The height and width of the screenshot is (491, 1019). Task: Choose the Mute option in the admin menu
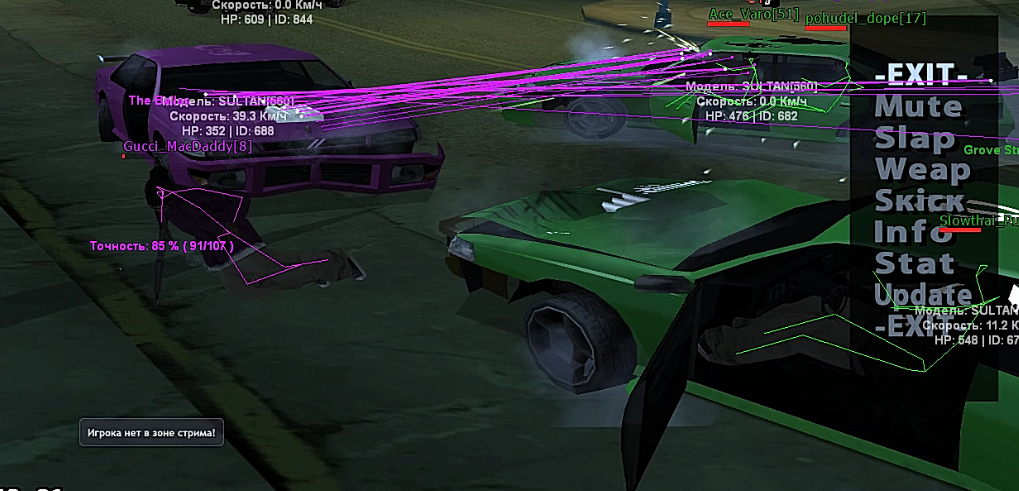[x=918, y=107]
